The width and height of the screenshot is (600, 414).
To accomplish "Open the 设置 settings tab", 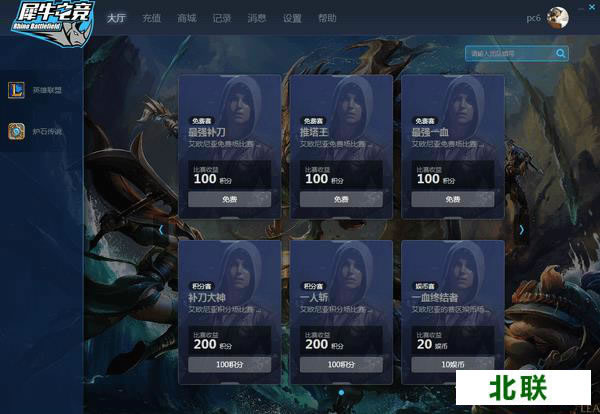I will point(291,18).
